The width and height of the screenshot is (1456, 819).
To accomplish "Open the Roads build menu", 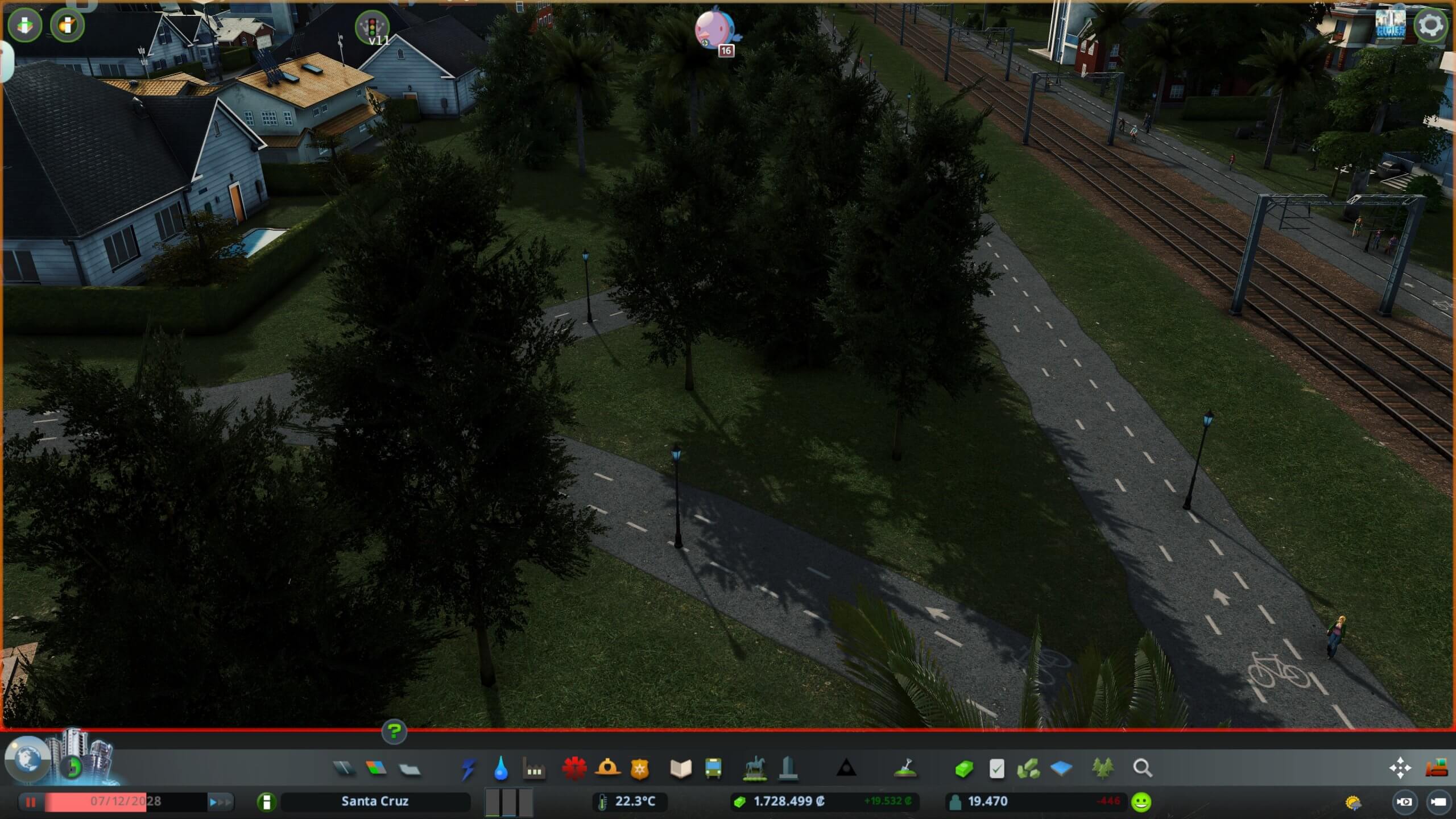I will coord(343,769).
